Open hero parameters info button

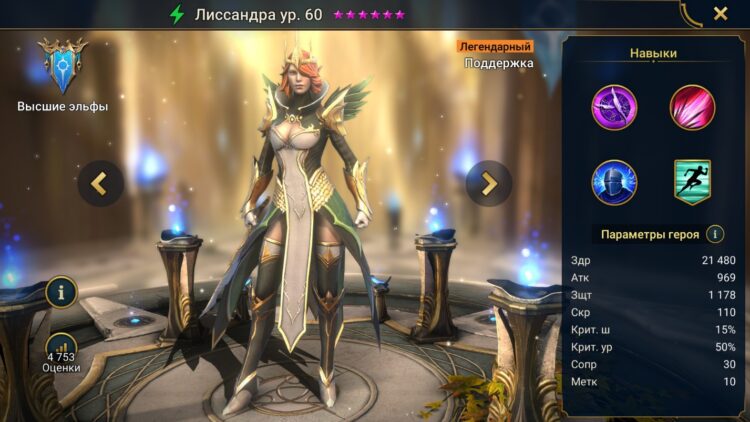(x=715, y=234)
